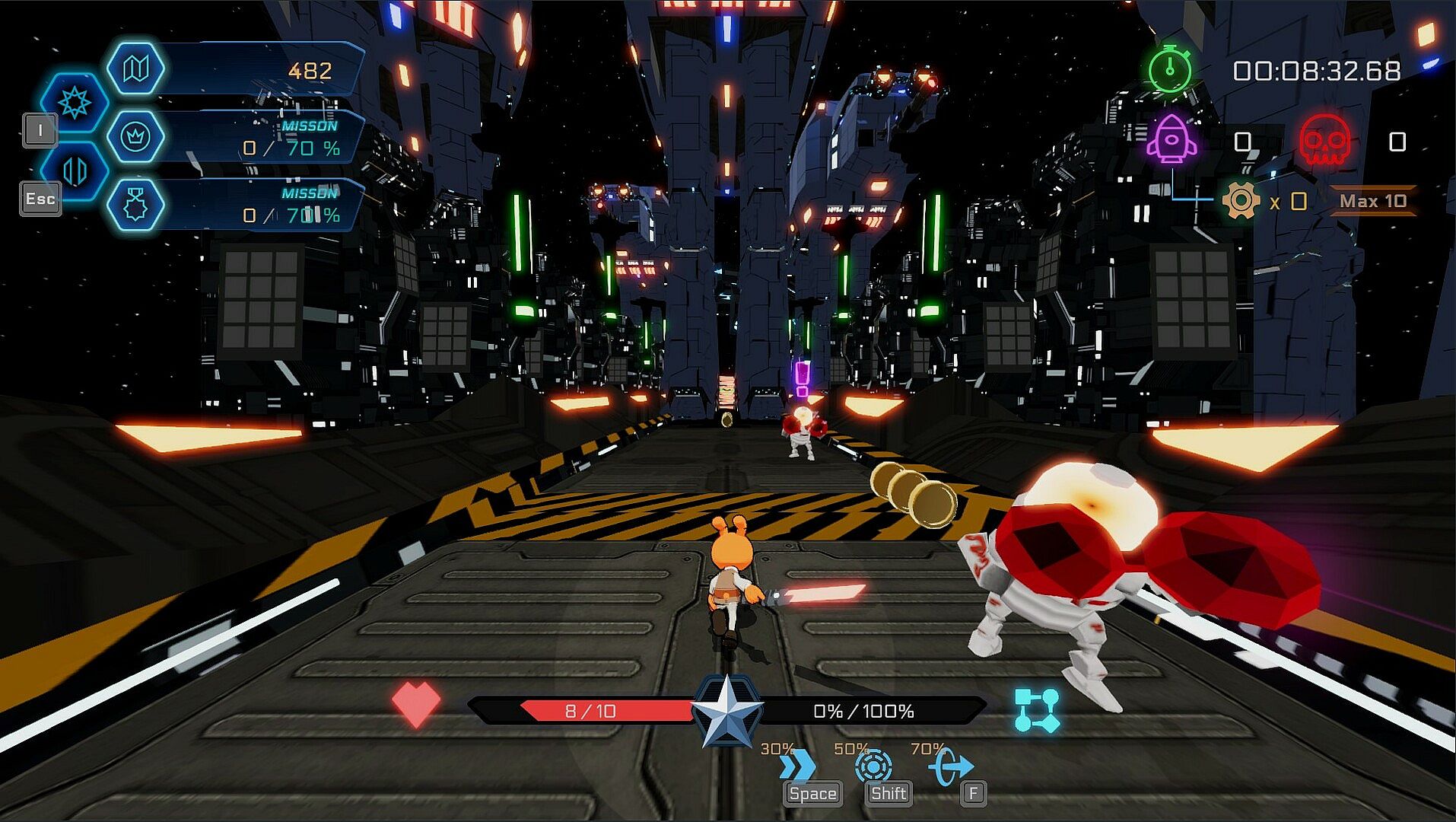Select the red skull icon

pos(1324,140)
